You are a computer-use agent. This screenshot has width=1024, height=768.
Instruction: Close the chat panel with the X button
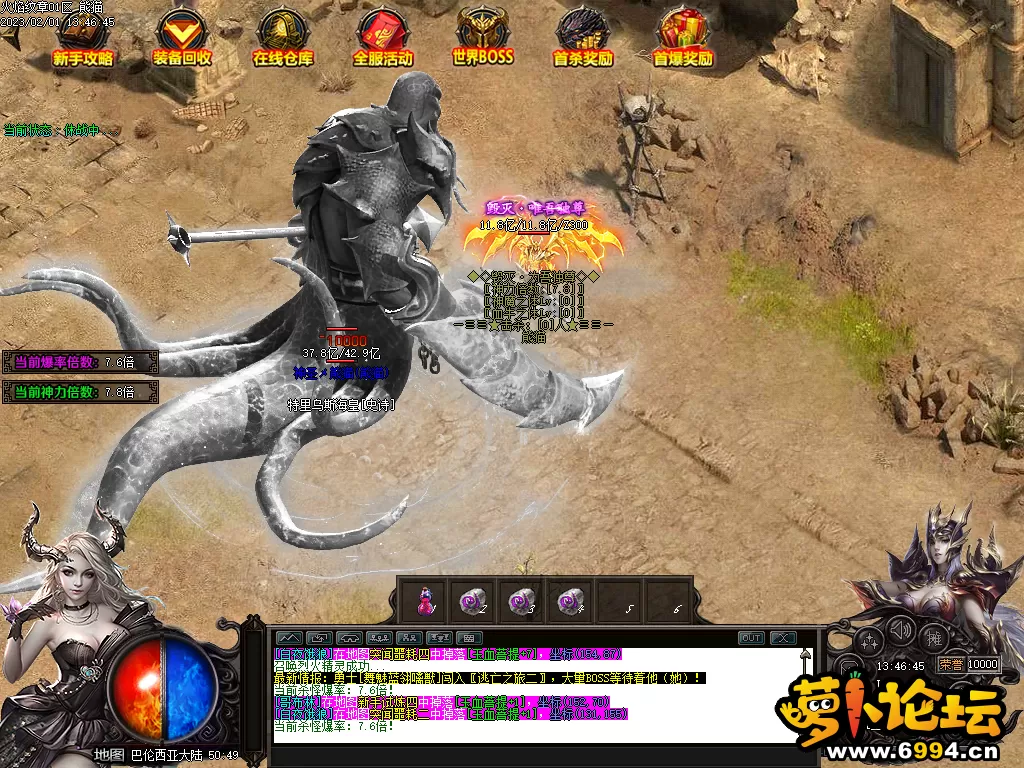point(783,638)
